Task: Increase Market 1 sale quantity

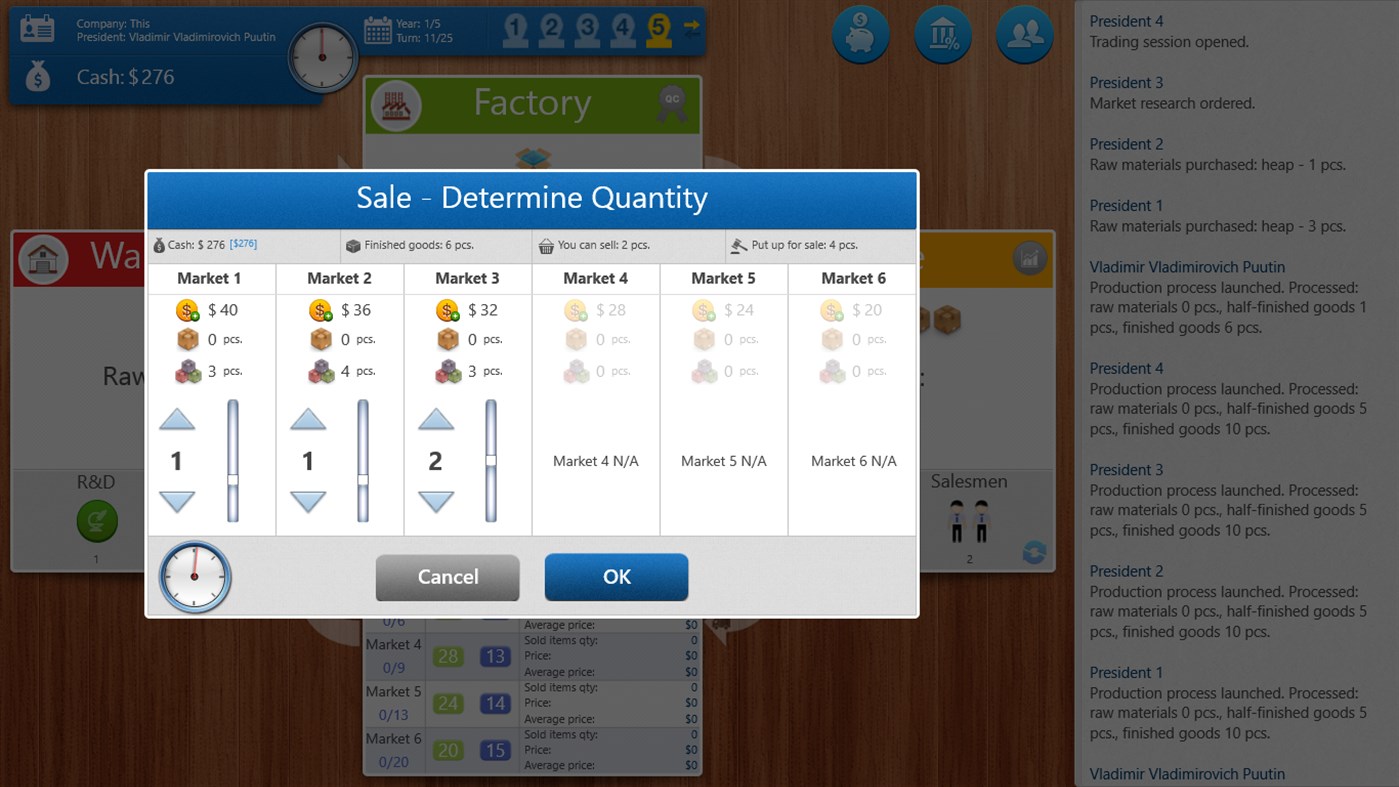Action: [177, 419]
